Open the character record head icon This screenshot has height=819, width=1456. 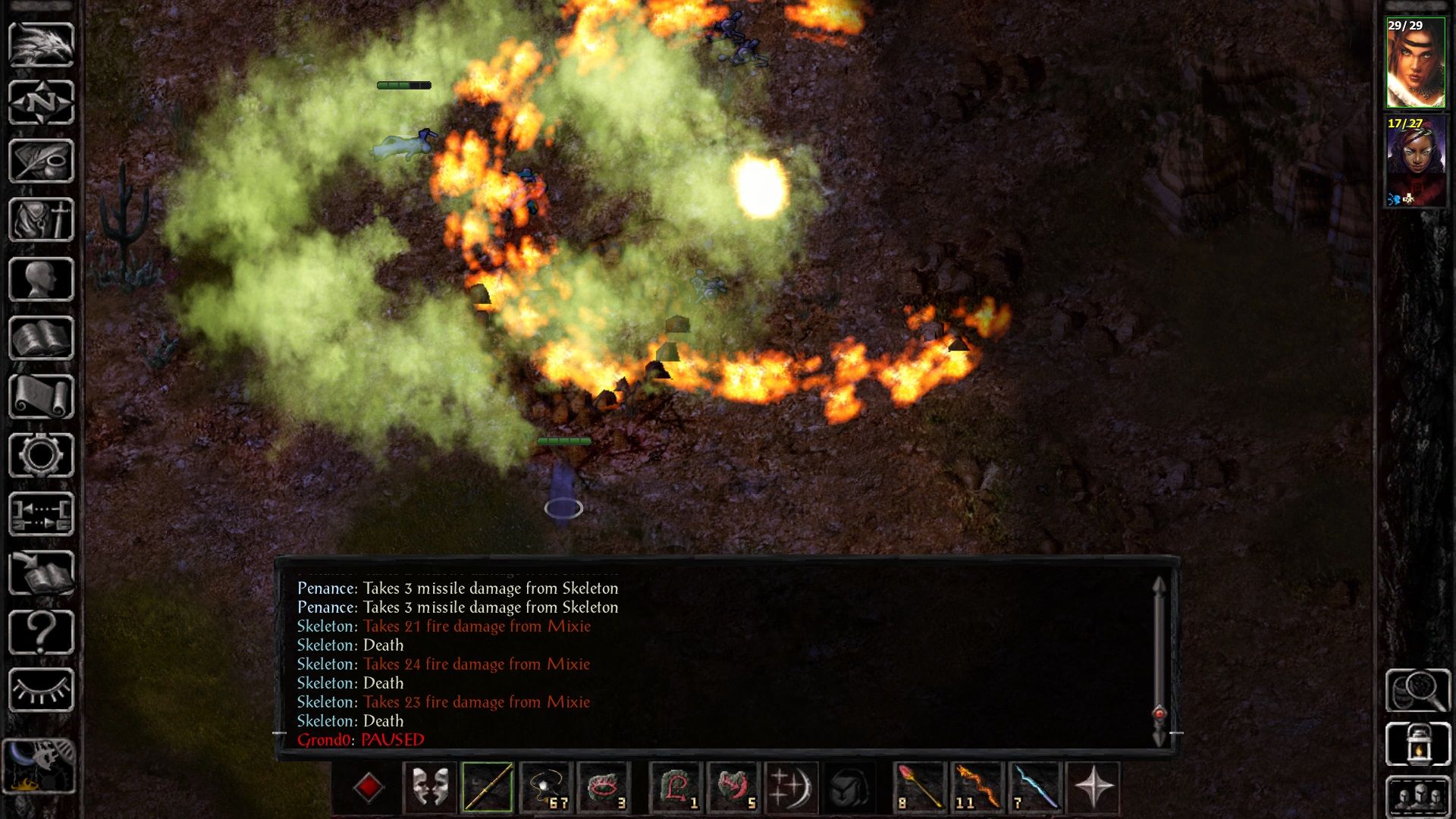click(41, 279)
